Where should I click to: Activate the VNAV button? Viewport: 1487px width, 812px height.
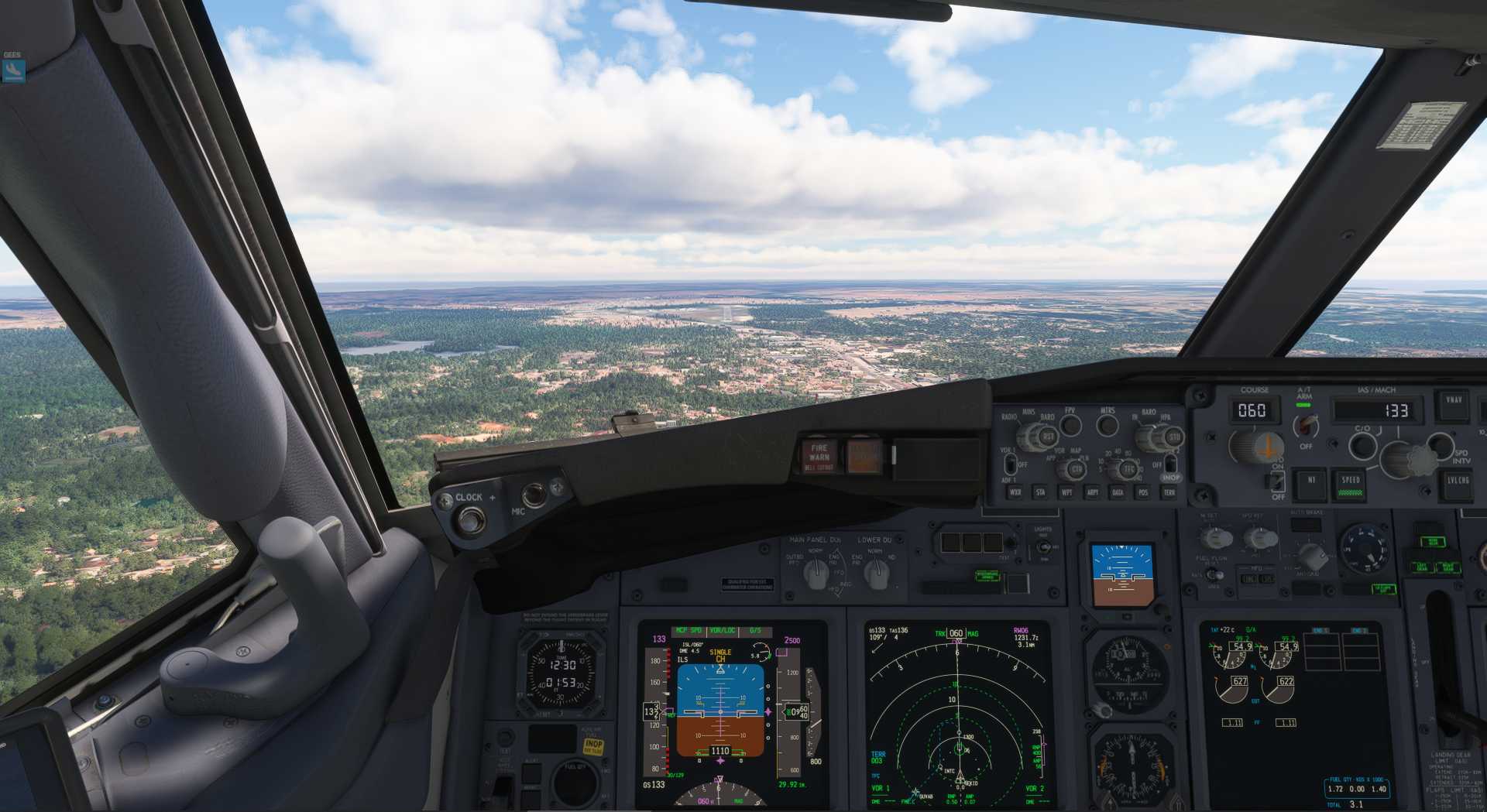(1454, 403)
